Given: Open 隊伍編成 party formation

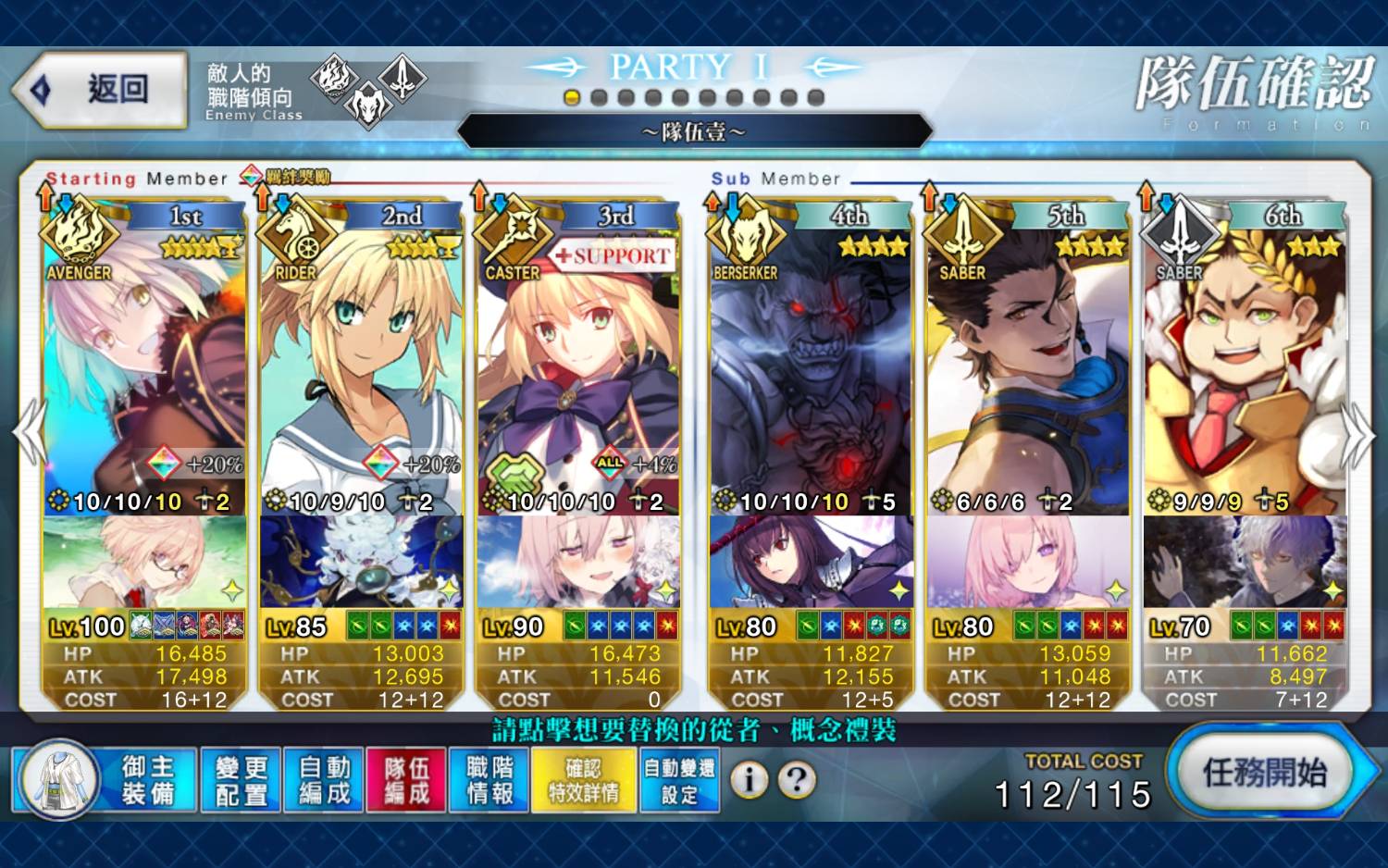Looking at the screenshot, I should pos(407,780).
